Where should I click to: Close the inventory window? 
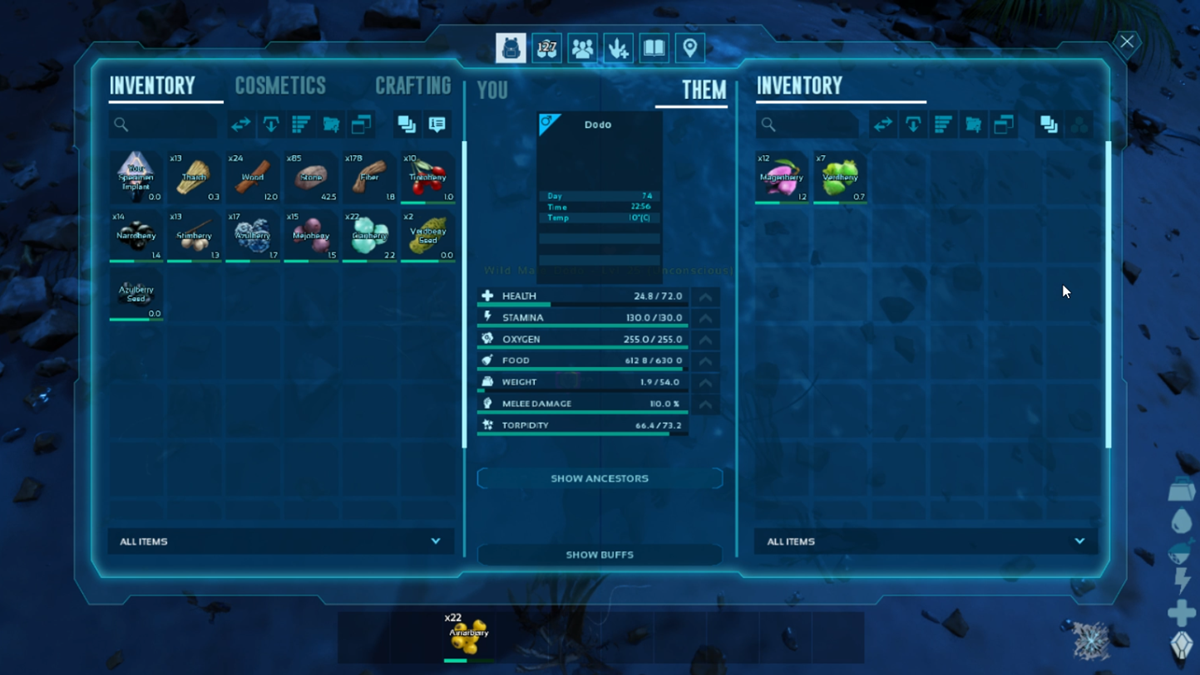(x=1127, y=42)
